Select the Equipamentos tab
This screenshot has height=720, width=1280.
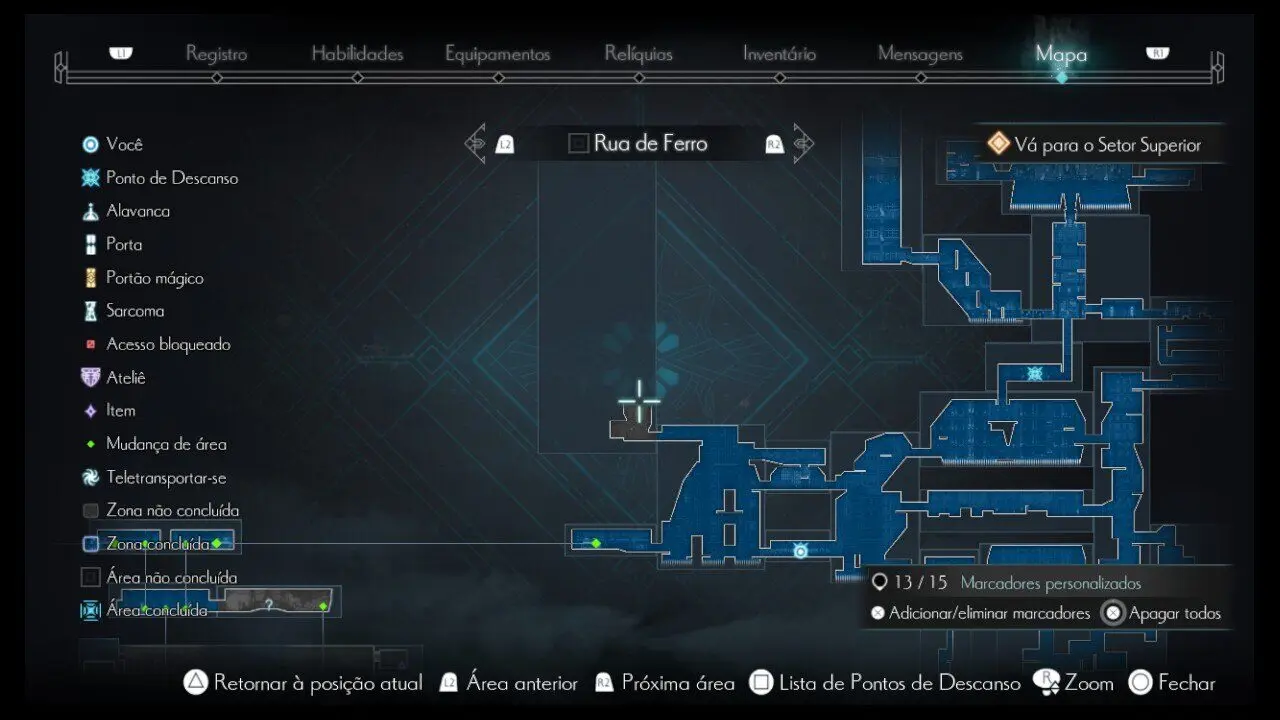click(497, 54)
